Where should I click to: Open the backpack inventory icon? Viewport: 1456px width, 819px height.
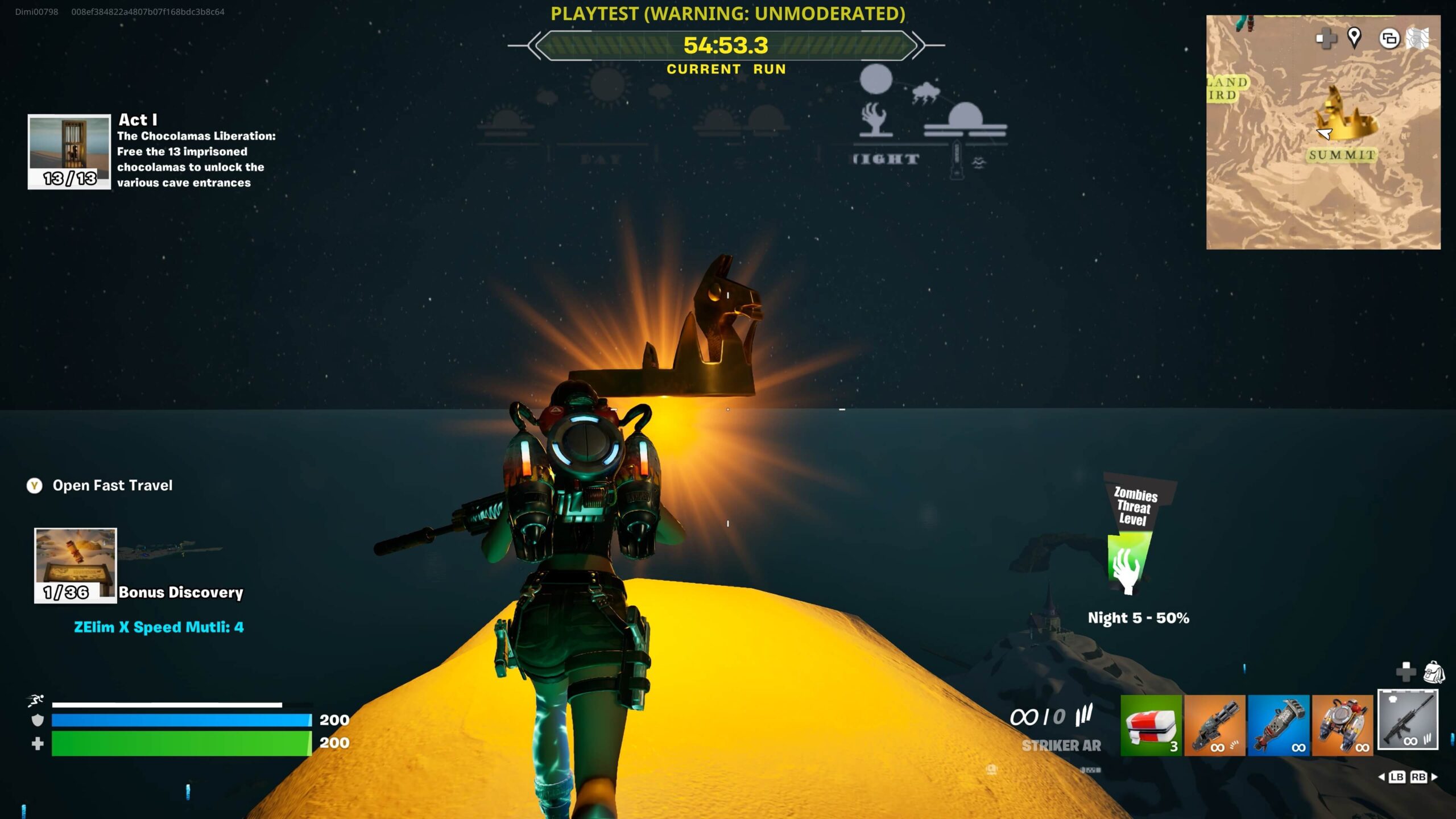1434,672
